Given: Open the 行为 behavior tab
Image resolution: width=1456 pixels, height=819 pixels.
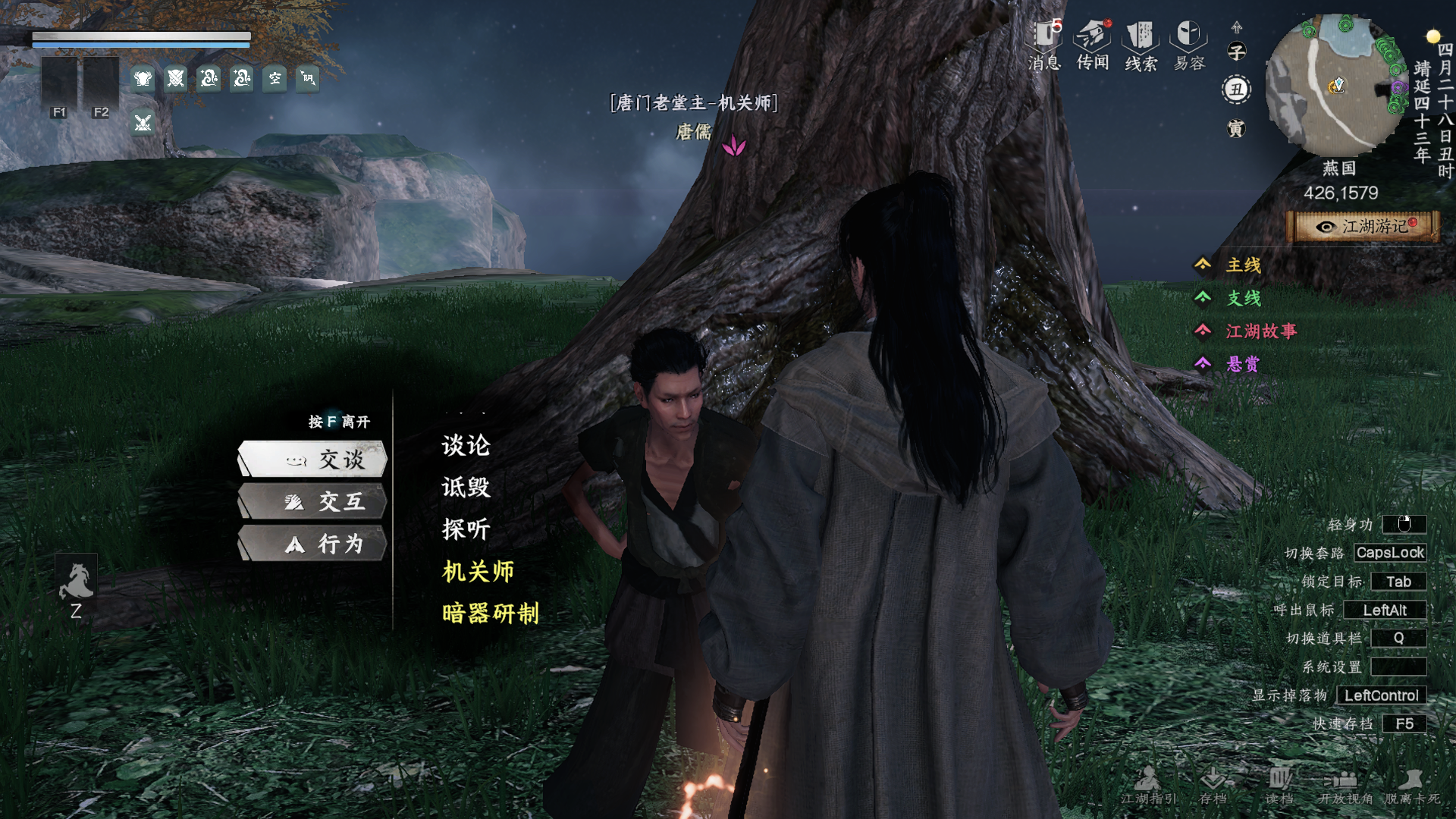Looking at the screenshot, I should click(313, 544).
